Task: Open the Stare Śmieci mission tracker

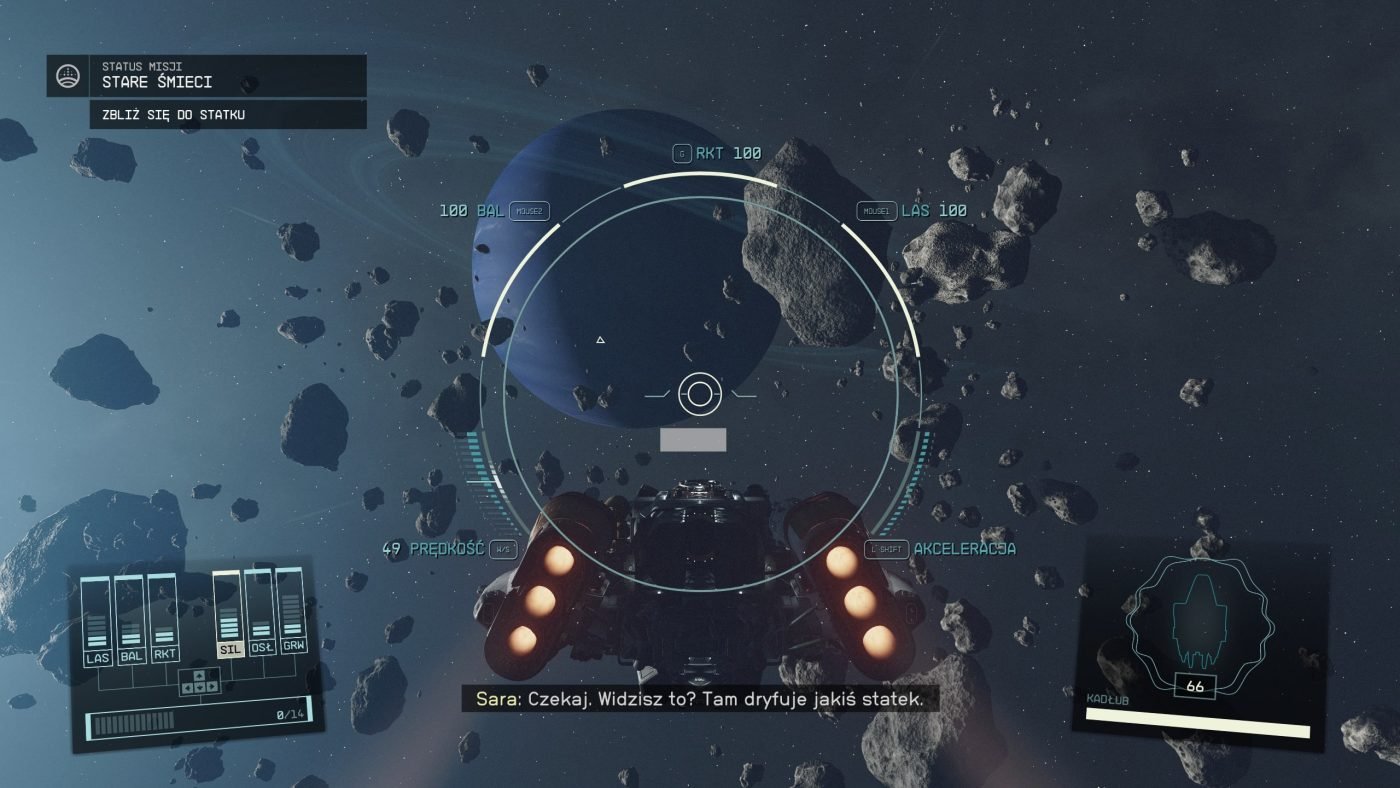Action: point(232,76)
